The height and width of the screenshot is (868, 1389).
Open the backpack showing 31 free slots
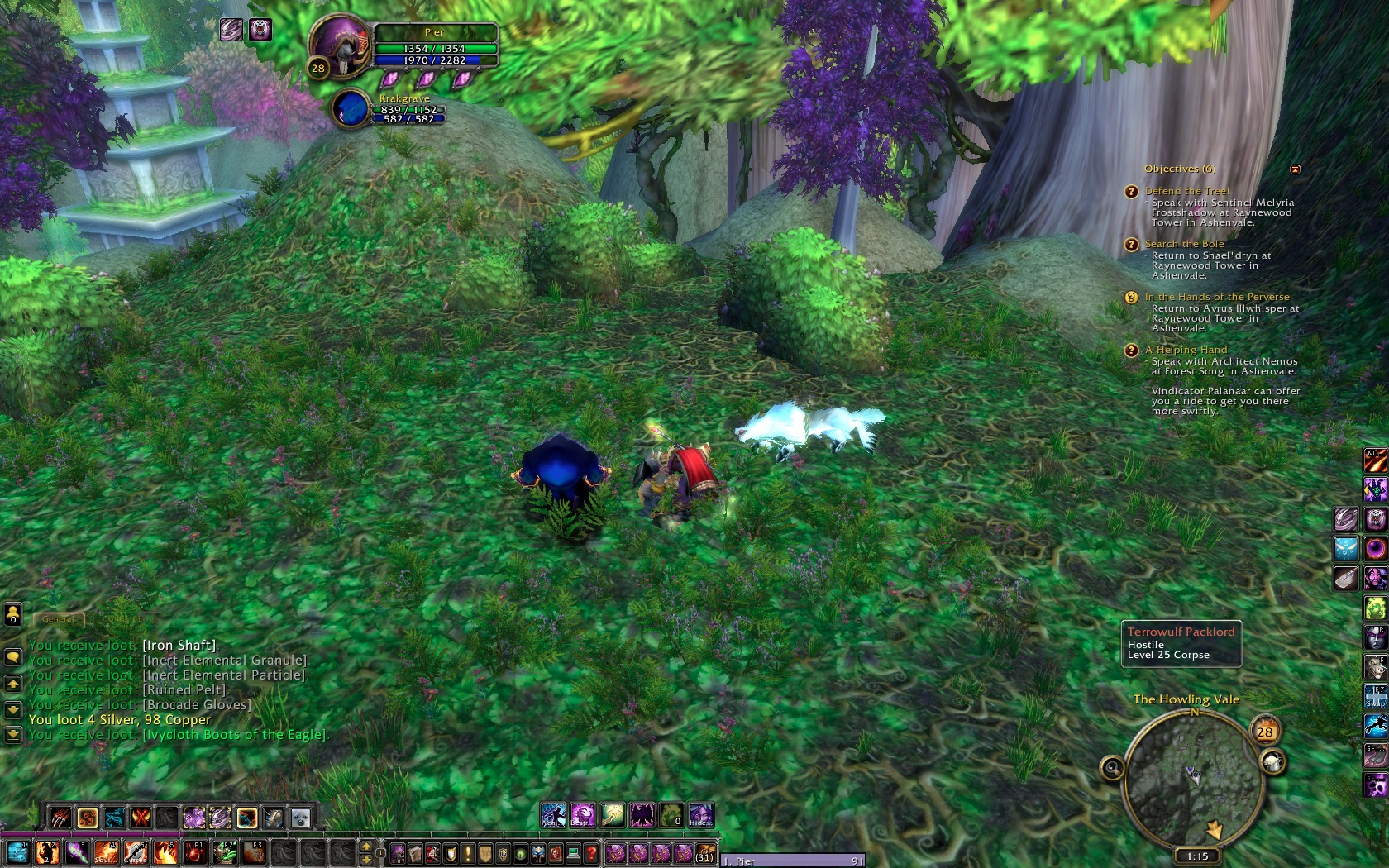(x=704, y=852)
